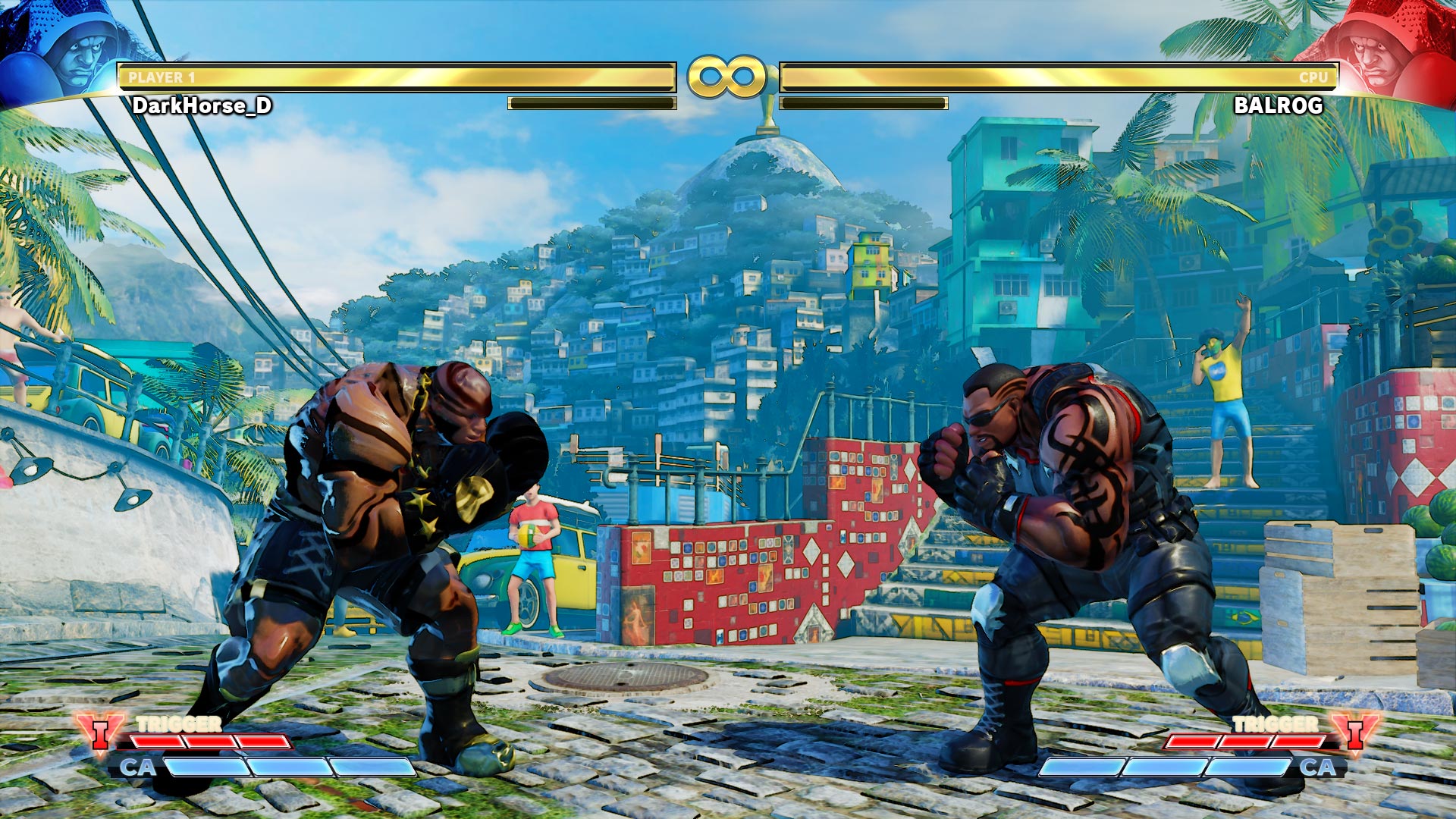Click the DarkHorse_D player name
Screen dimensions: 1456x819
click(202, 108)
